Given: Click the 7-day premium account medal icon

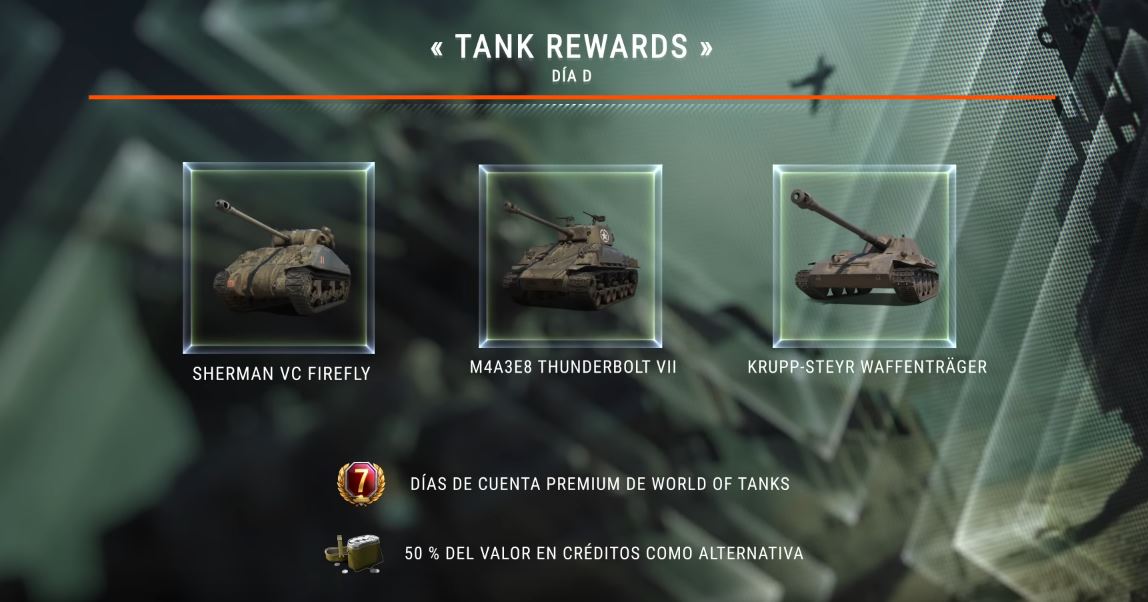Looking at the screenshot, I should pos(356,484).
